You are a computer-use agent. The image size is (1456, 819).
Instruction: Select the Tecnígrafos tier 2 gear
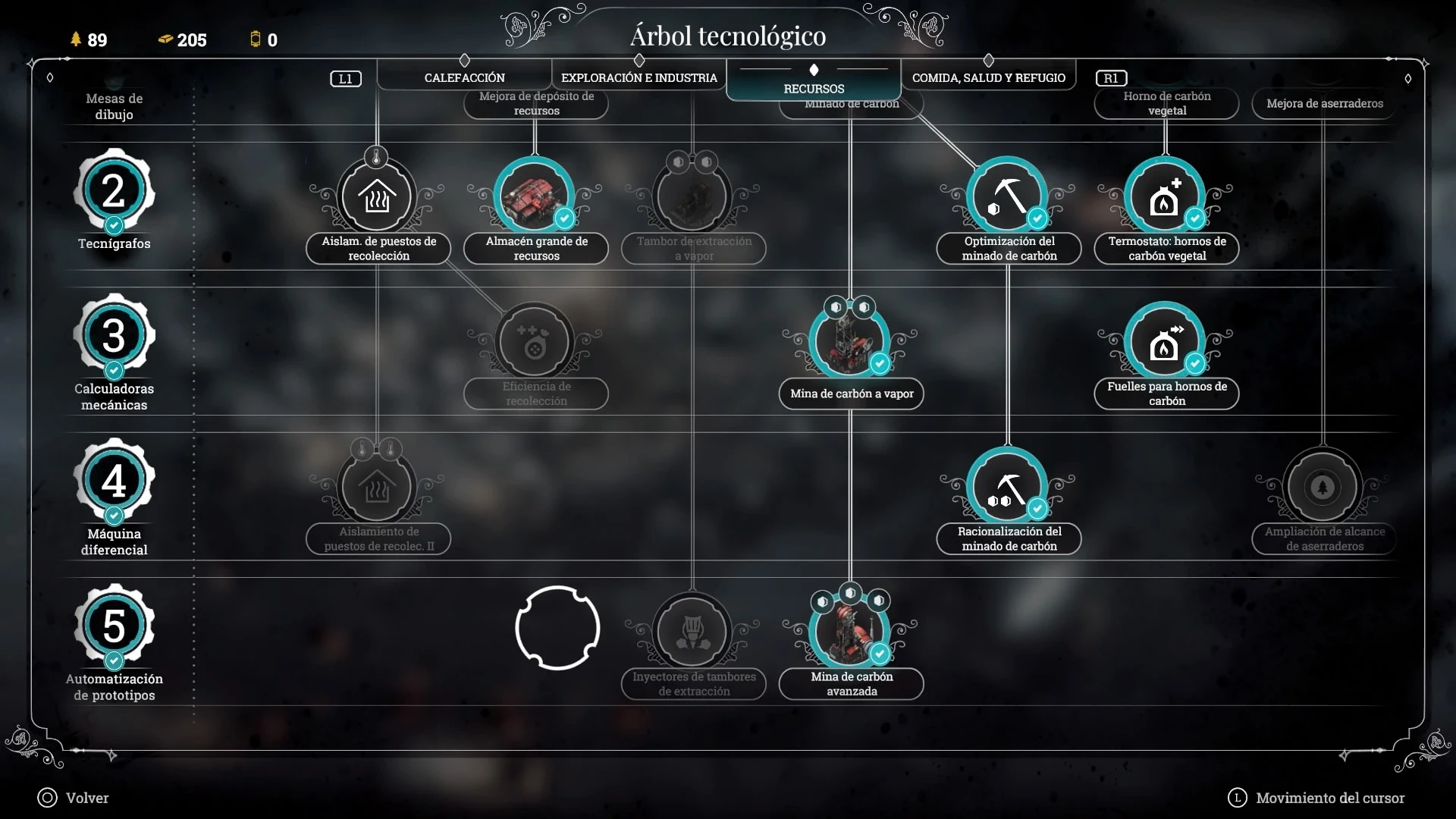(x=114, y=190)
